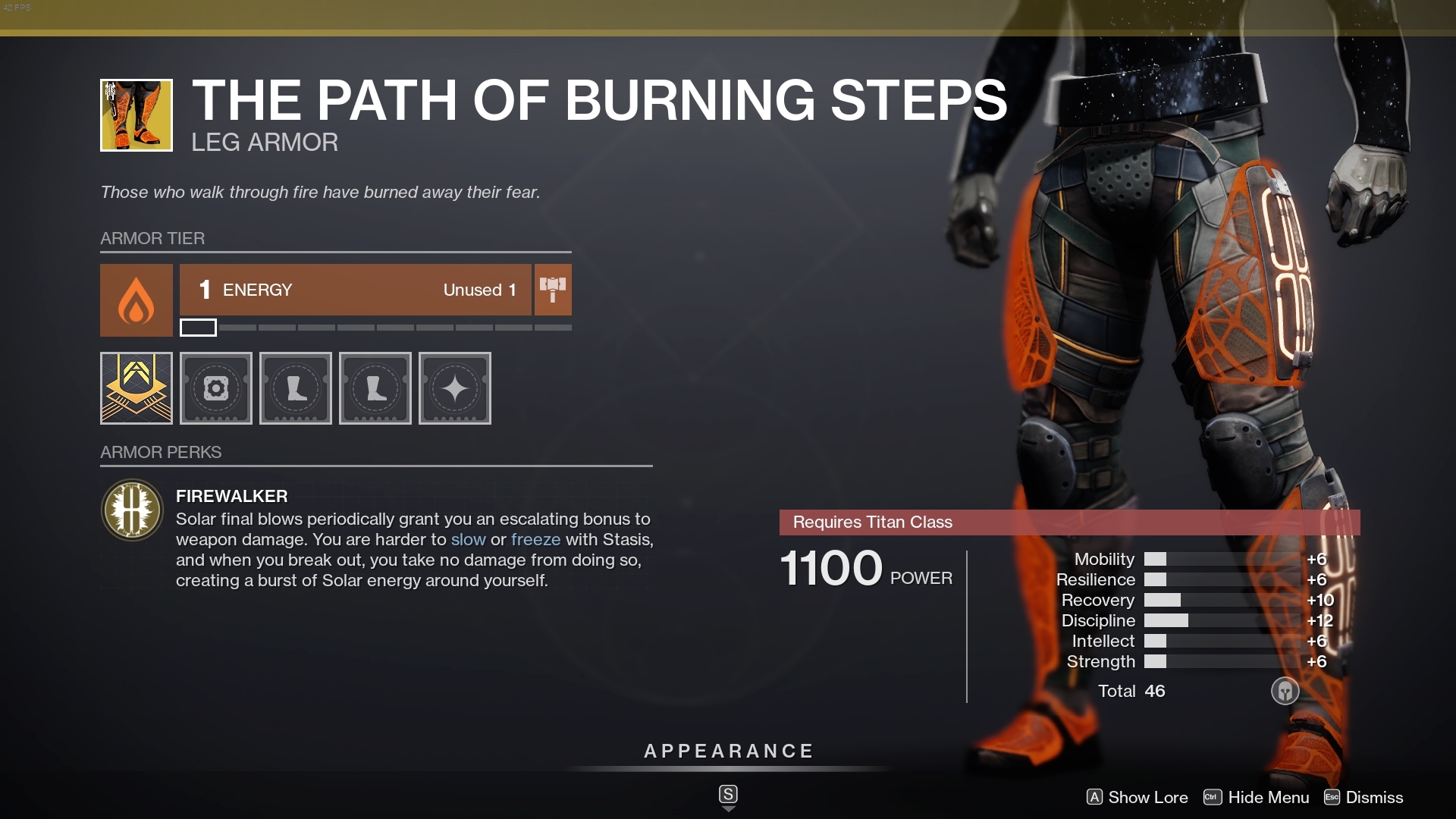This screenshot has height=819, width=1456.
Task: Click the first segment of the energy bar
Action: [198, 328]
